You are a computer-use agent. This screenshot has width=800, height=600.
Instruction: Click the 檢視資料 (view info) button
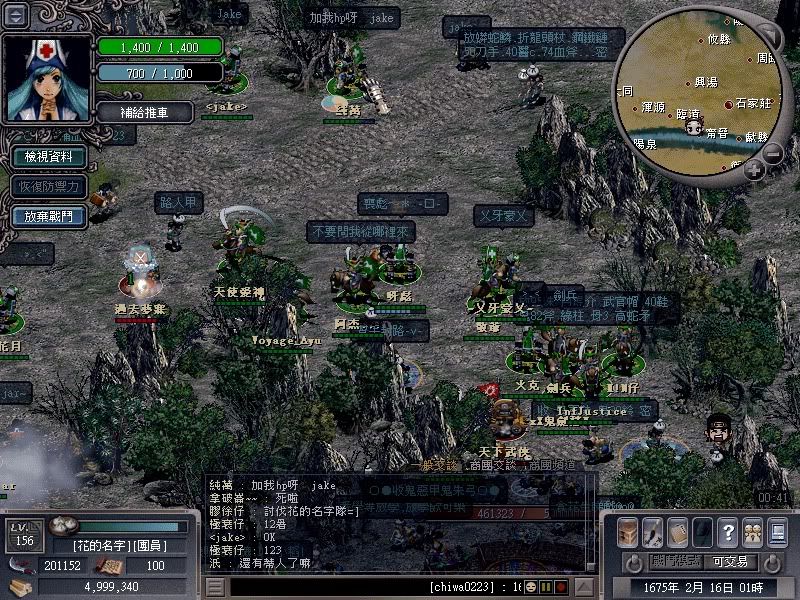pyautogui.click(x=49, y=157)
